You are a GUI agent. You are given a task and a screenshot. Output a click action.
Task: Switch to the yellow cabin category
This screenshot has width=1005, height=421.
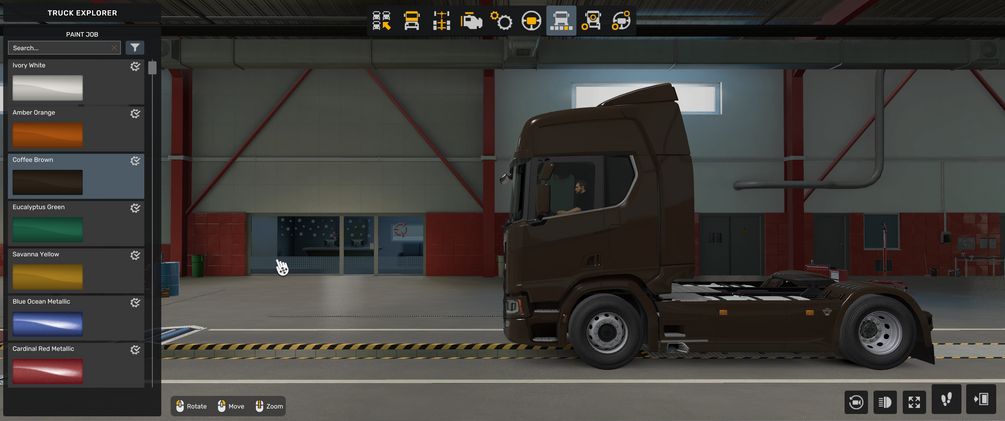pos(411,21)
